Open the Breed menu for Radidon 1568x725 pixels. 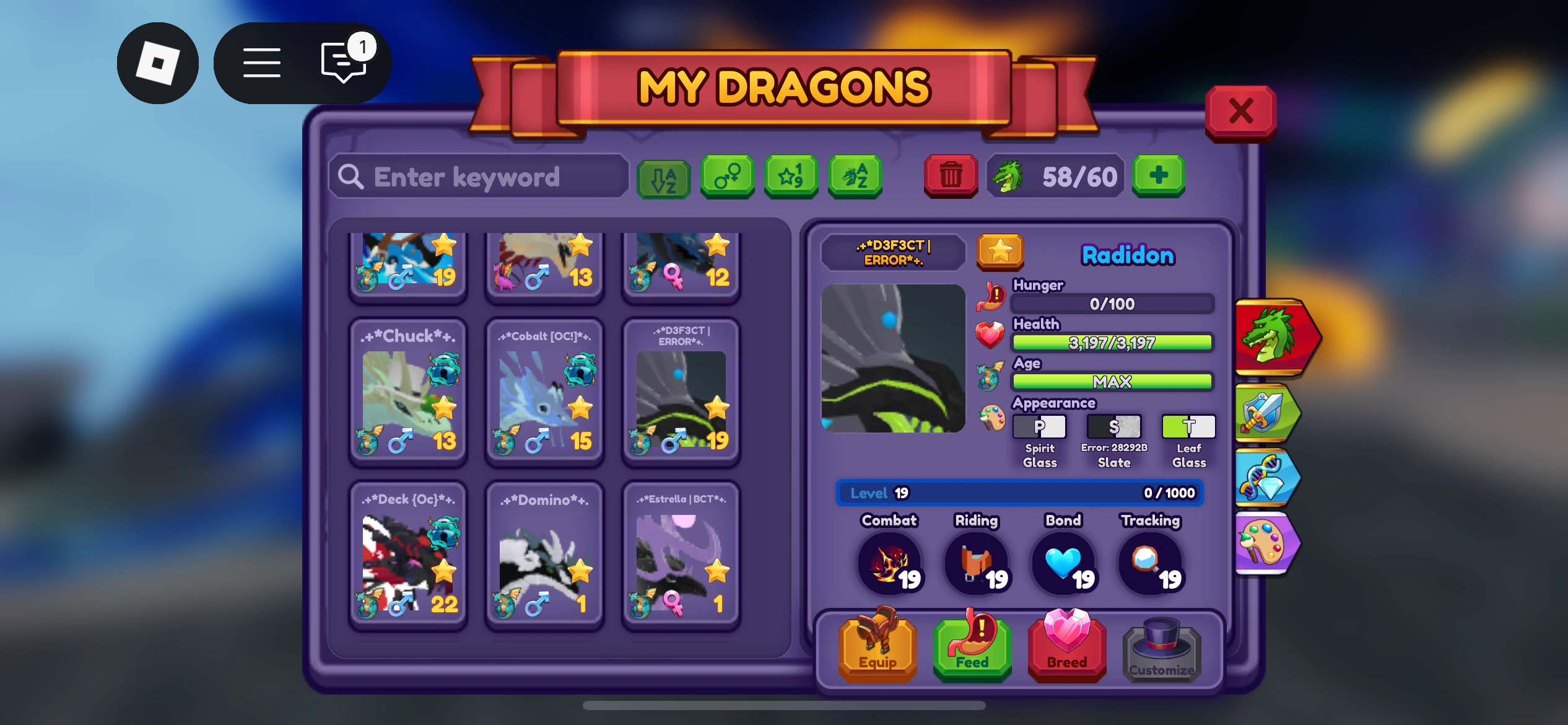1065,648
